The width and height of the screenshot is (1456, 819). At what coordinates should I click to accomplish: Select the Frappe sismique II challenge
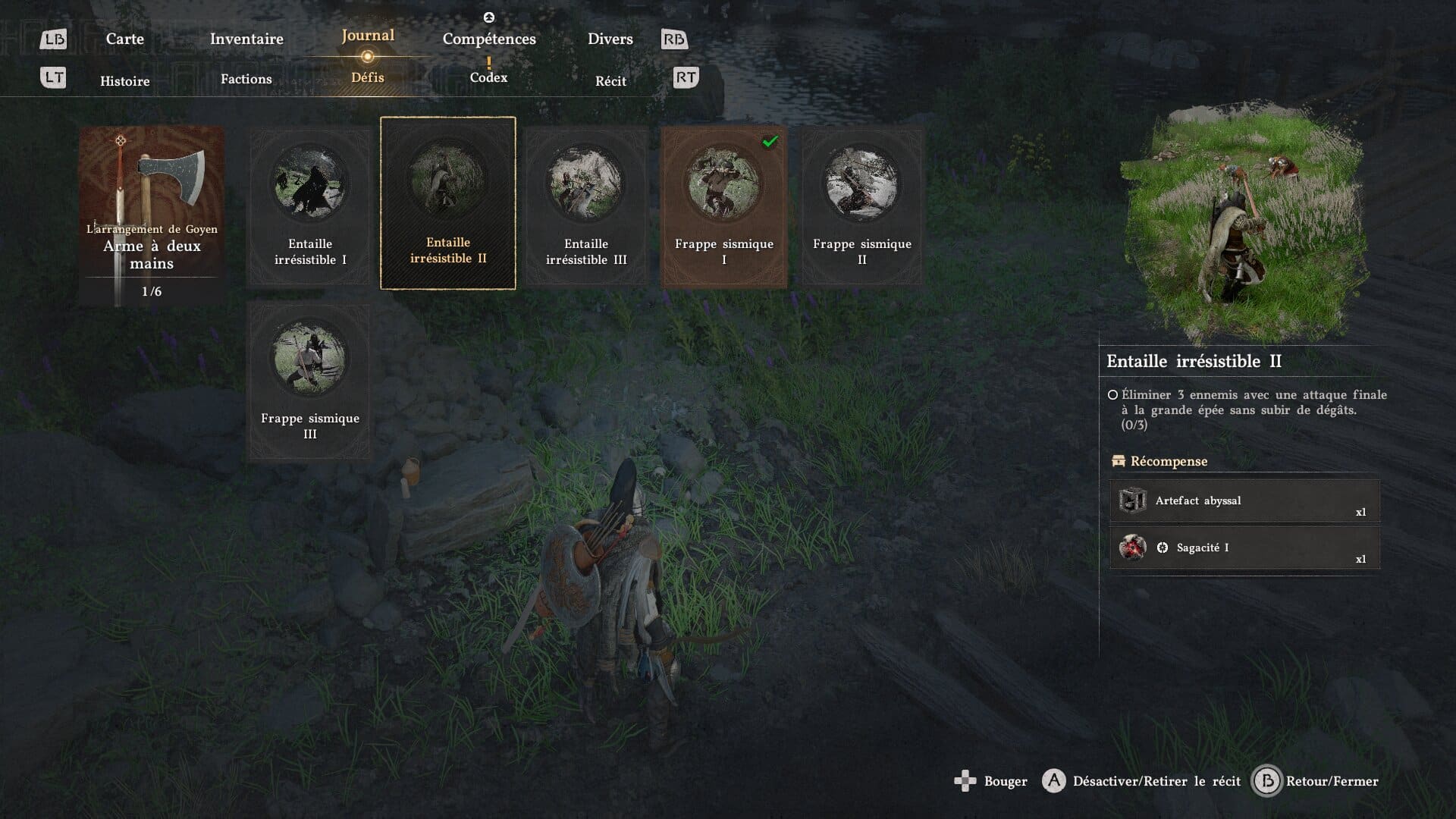[862, 206]
